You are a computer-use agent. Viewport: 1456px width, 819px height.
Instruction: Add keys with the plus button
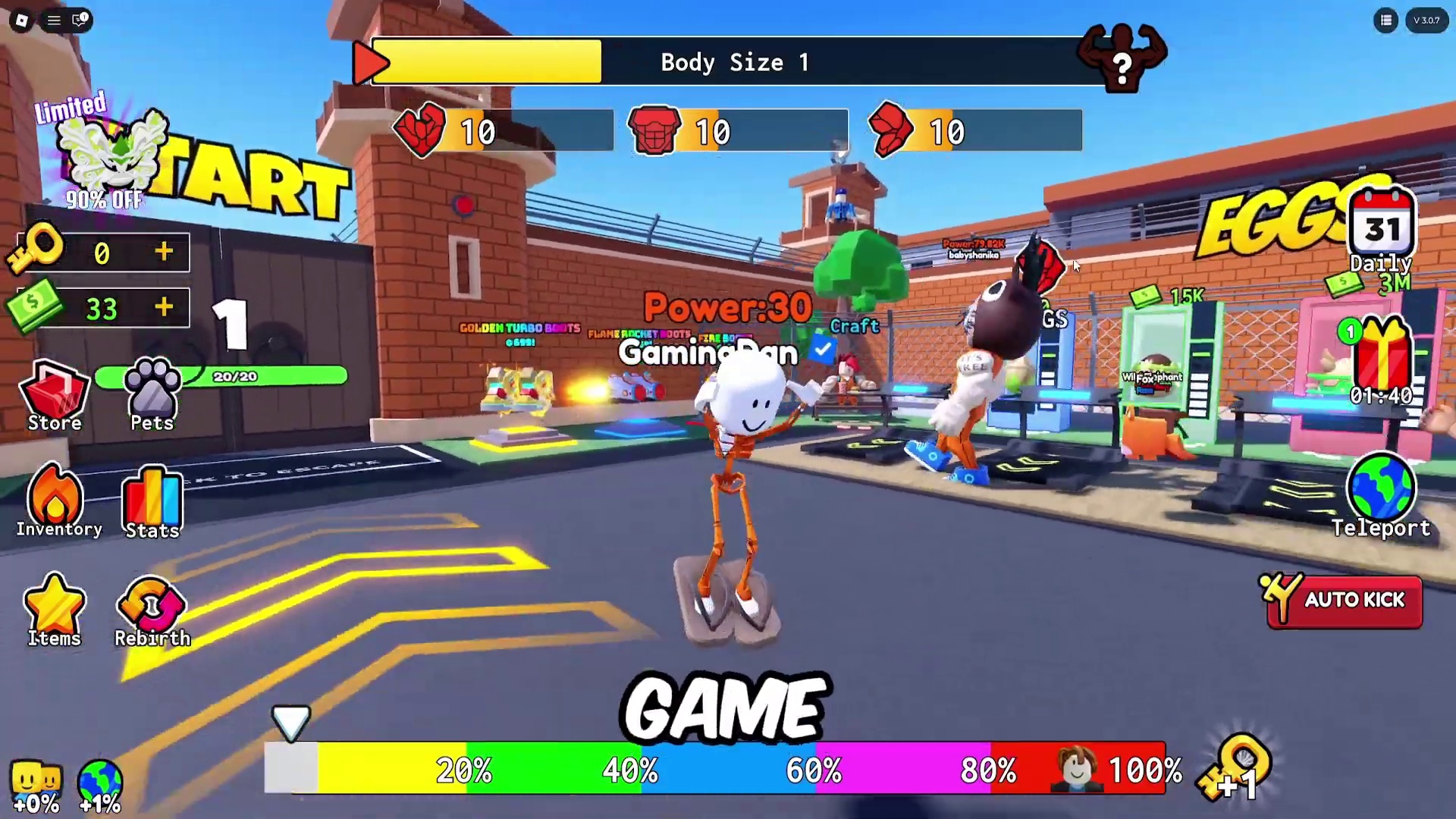pyautogui.click(x=164, y=252)
